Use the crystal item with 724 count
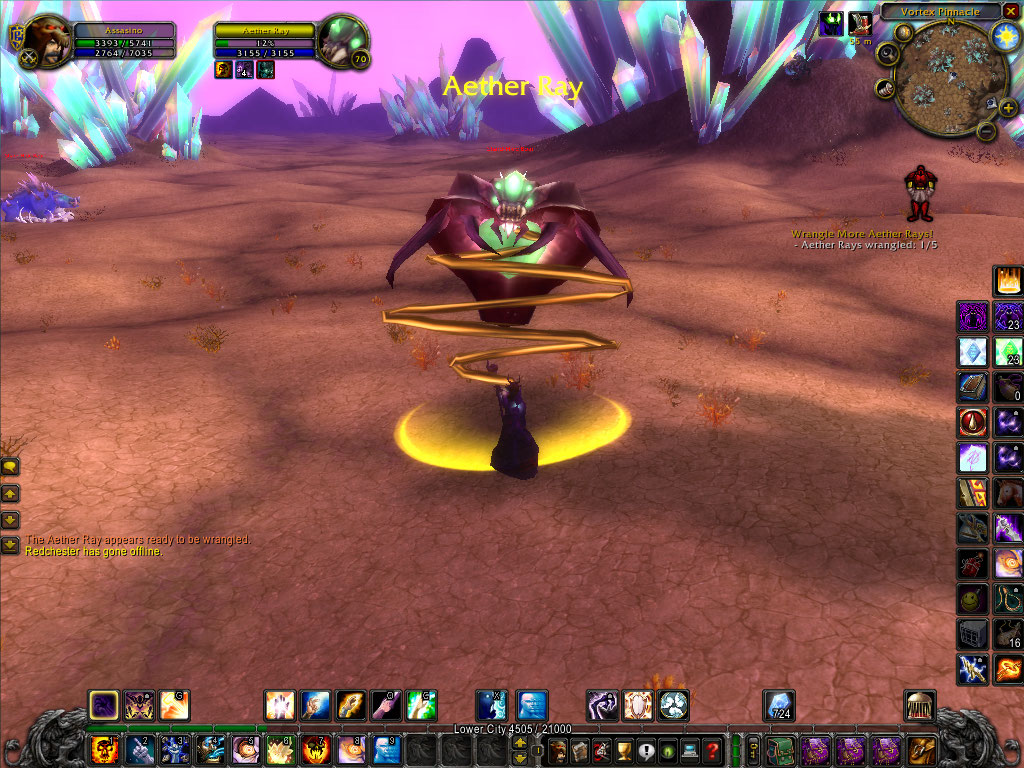Viewport: 1024px width, 768px height. coord(779,704)
